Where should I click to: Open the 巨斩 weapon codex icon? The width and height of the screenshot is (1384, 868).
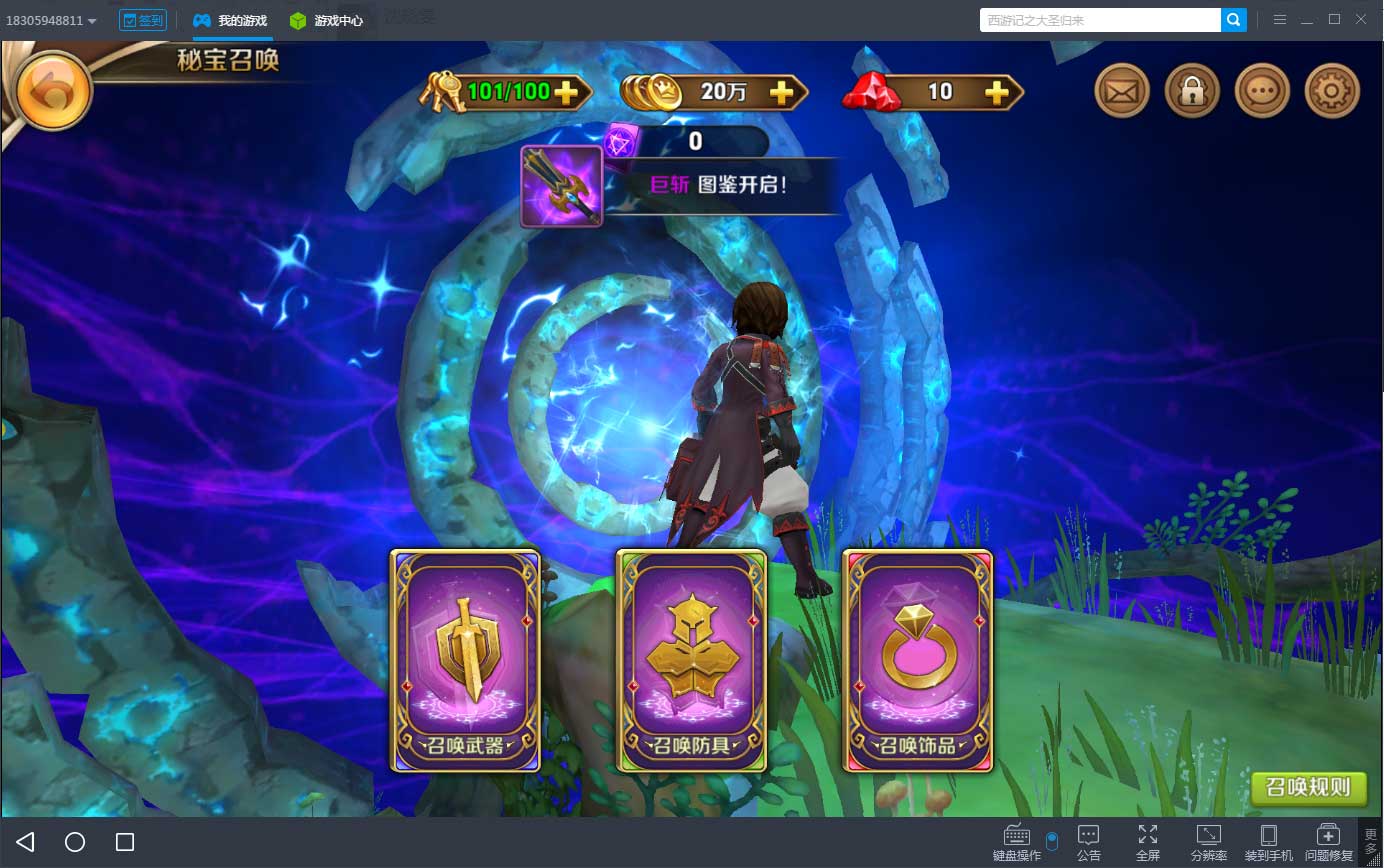coord(561,186)
